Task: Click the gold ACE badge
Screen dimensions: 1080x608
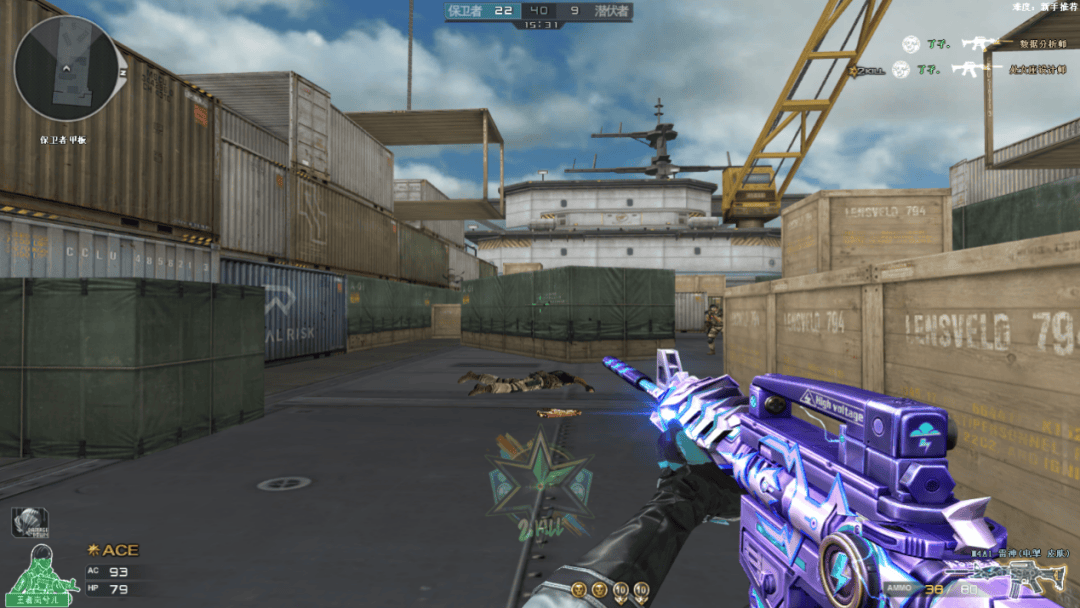Action: click(114, 550)
